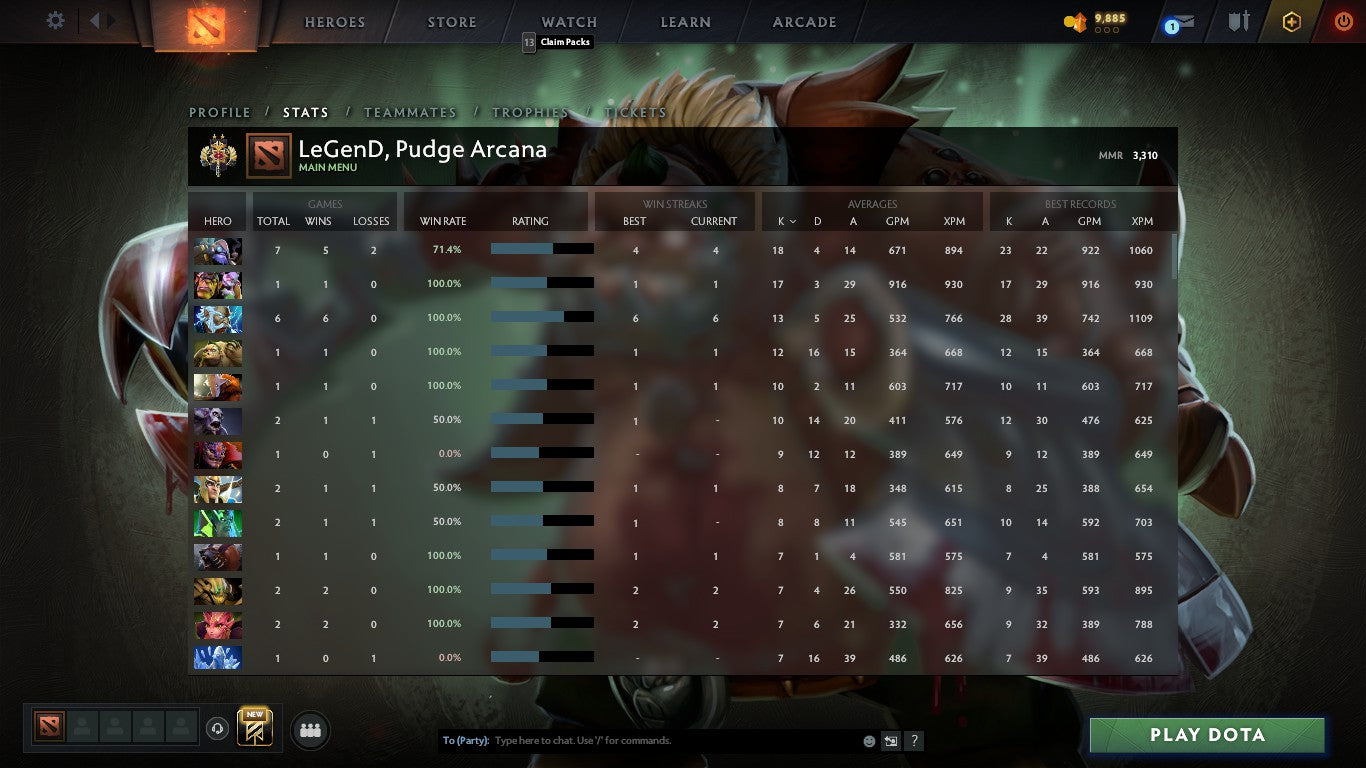Open the settings gear in the top bar
Image resolution: width=1366 pixels, height=768 pixels.
point(55,20)
